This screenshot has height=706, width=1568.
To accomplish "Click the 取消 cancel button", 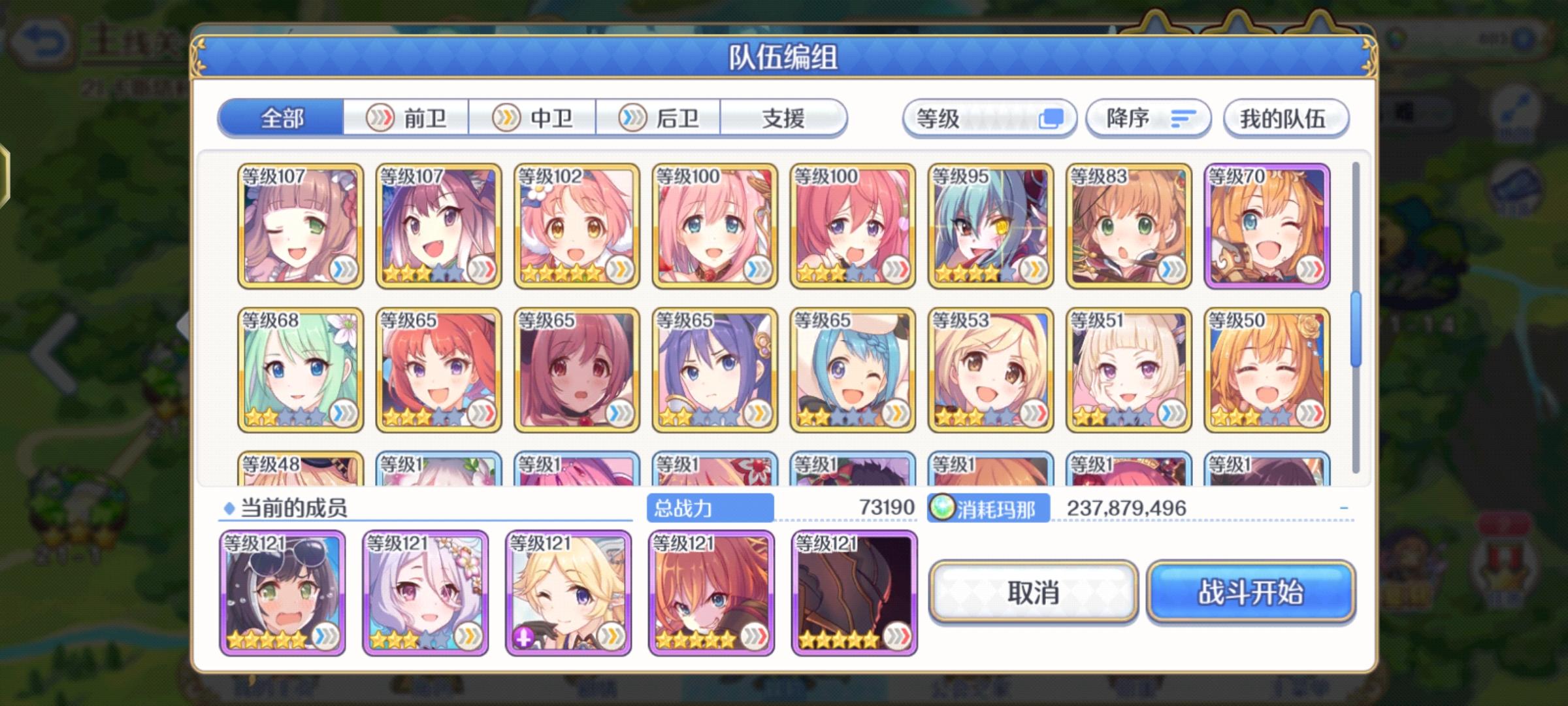I will pos(1034,594).
